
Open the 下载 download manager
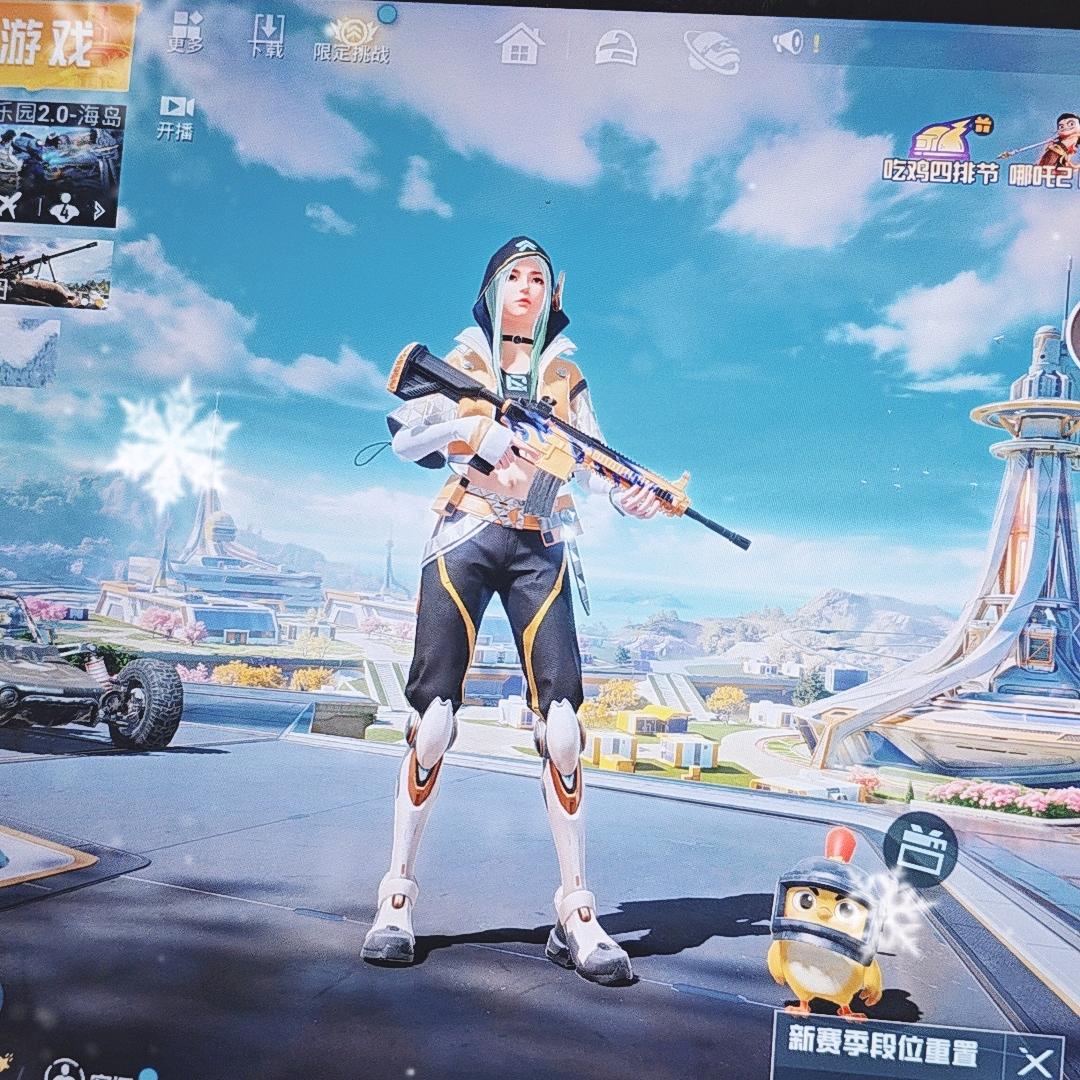267,34
